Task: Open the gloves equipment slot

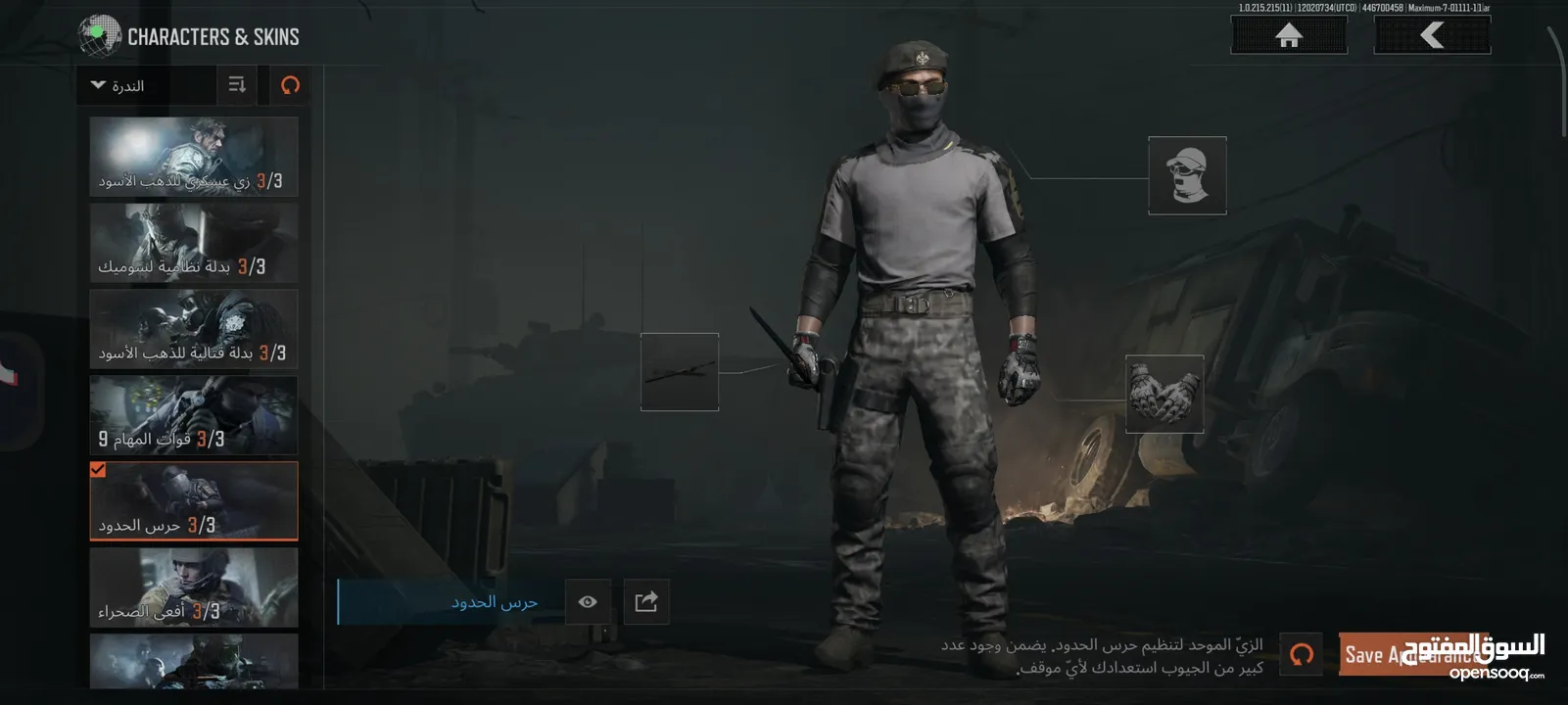Action: 1164,394
